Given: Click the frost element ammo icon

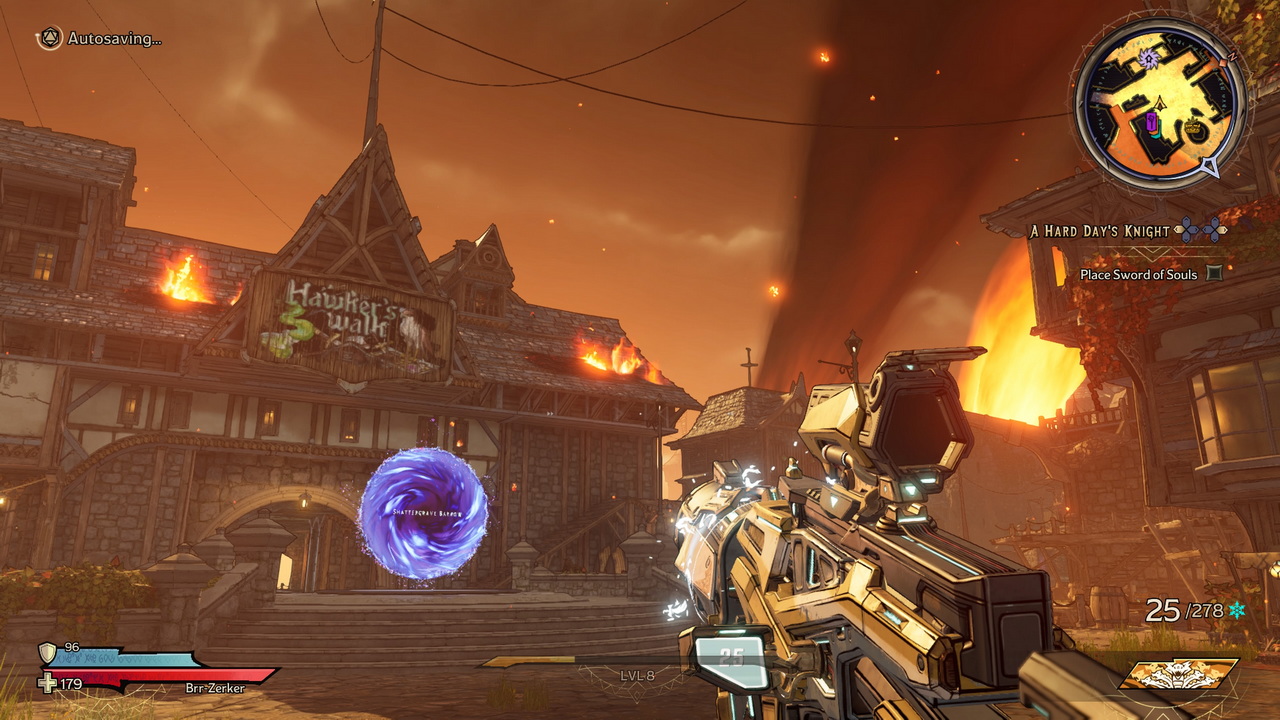Looking at the screenshot, I should pyautogui.click(x=1237, y=609).
